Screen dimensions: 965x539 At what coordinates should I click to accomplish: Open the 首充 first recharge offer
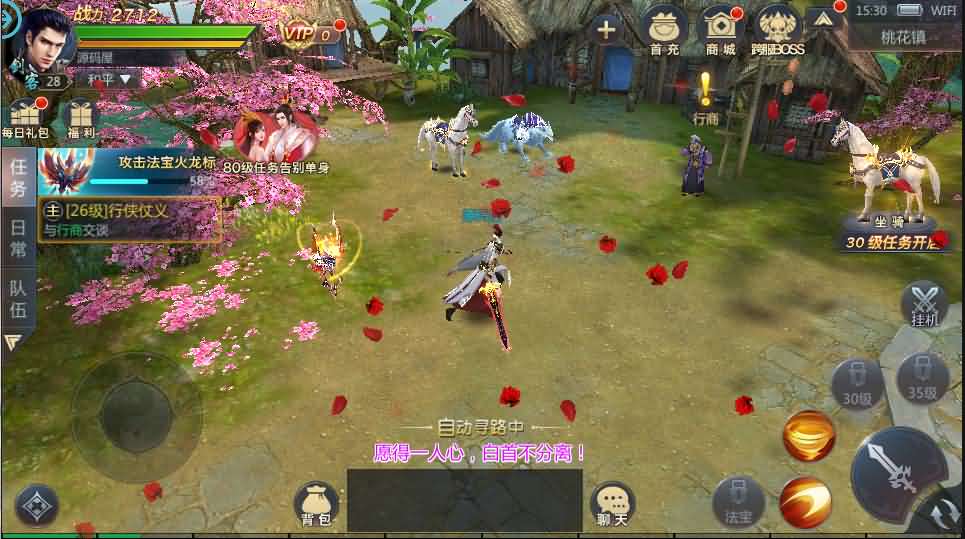[x=663, y=29]
